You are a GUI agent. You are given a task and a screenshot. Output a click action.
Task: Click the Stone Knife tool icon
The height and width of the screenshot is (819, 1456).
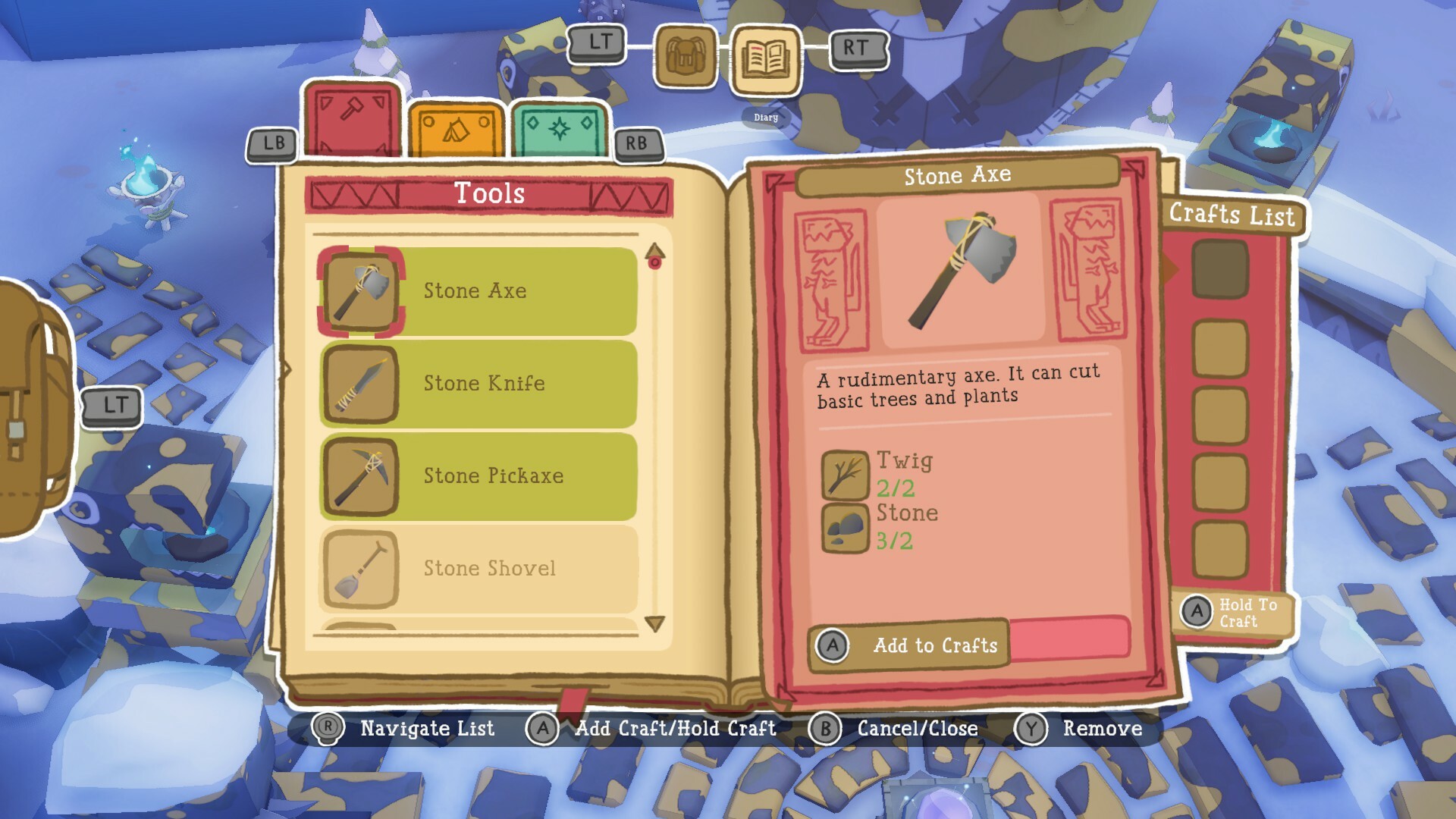362,384
